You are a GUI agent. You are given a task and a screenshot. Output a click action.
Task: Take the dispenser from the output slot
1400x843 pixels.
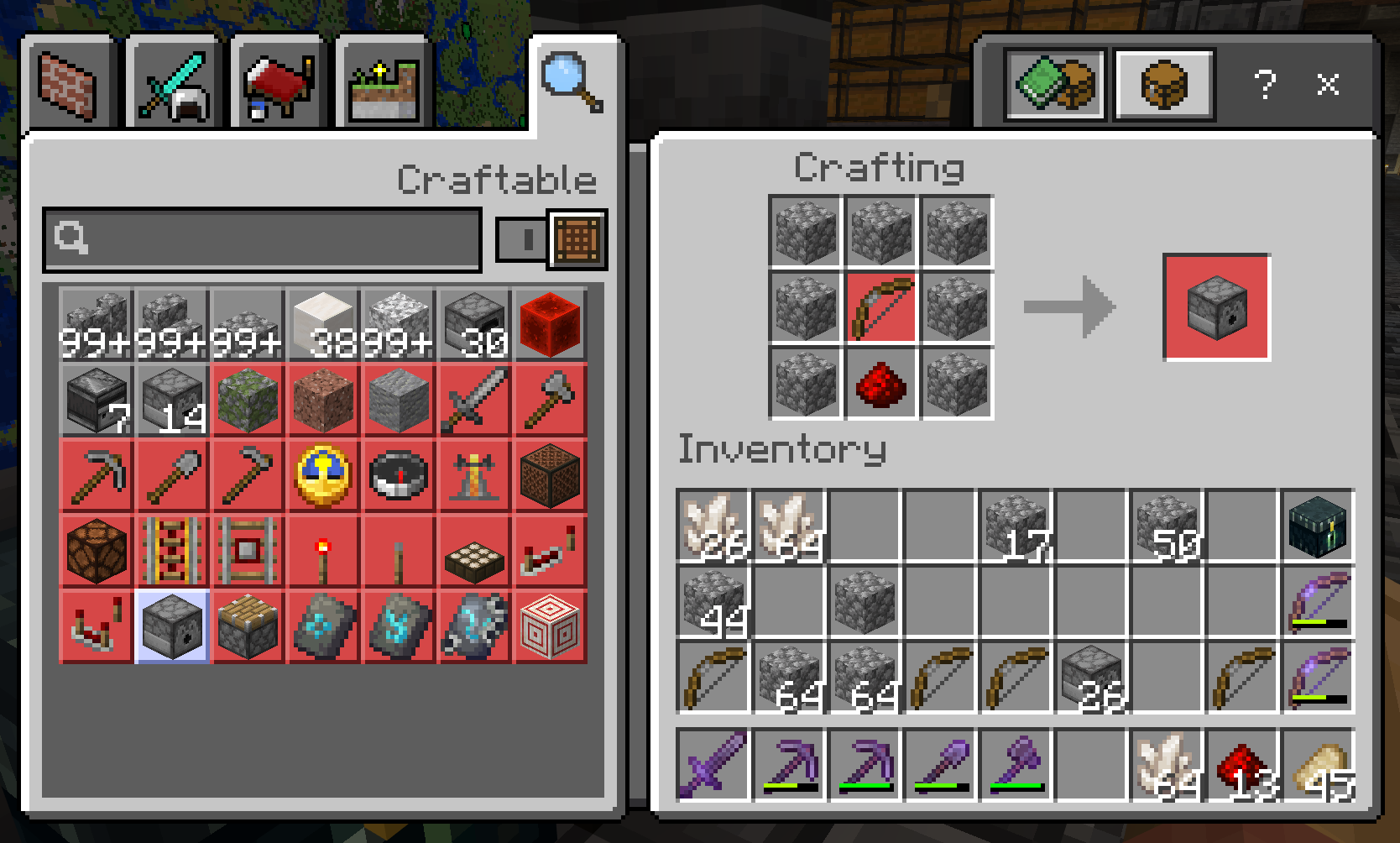(x=1216, y=307)
